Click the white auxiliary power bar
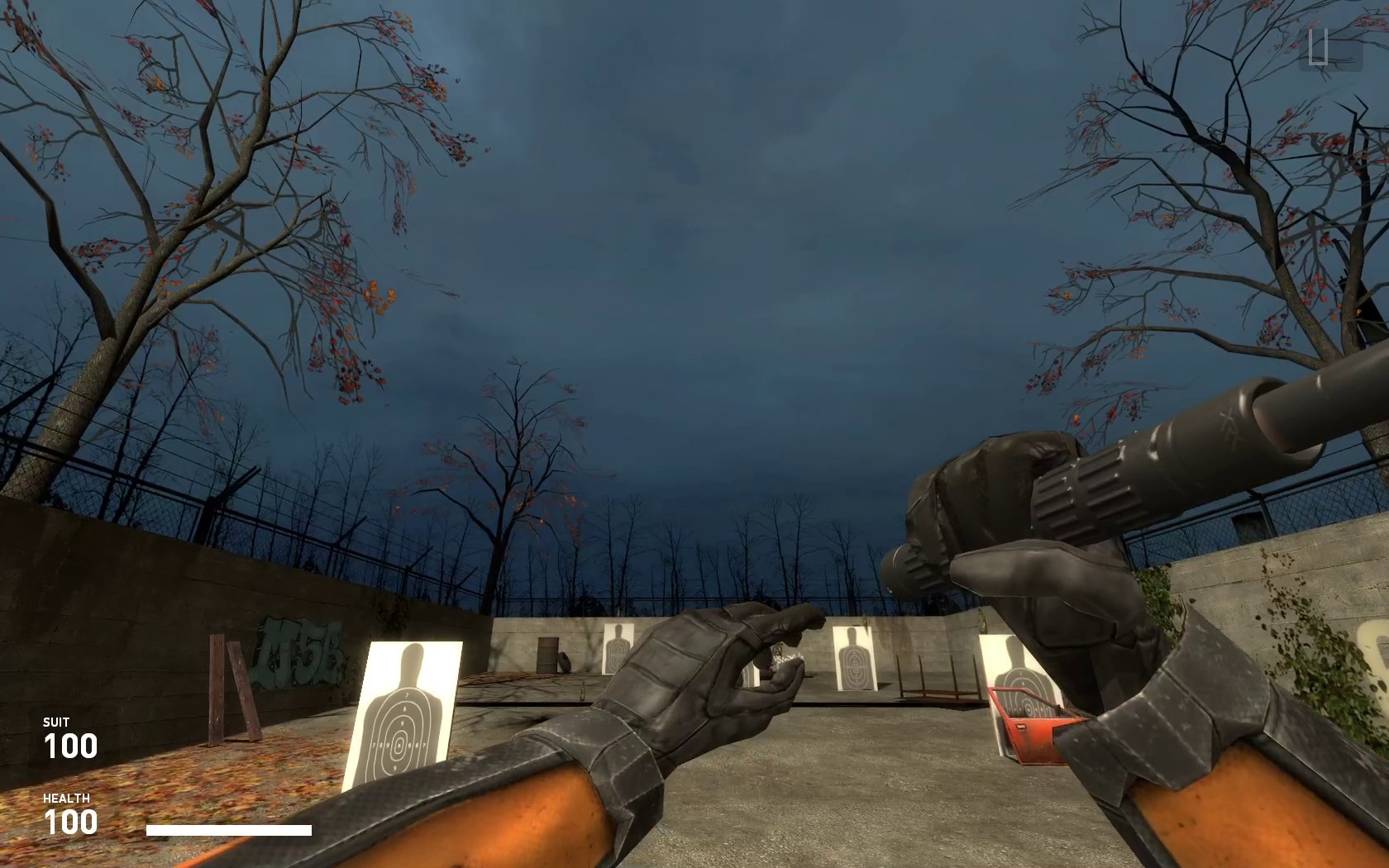 (x=227, y=829)
